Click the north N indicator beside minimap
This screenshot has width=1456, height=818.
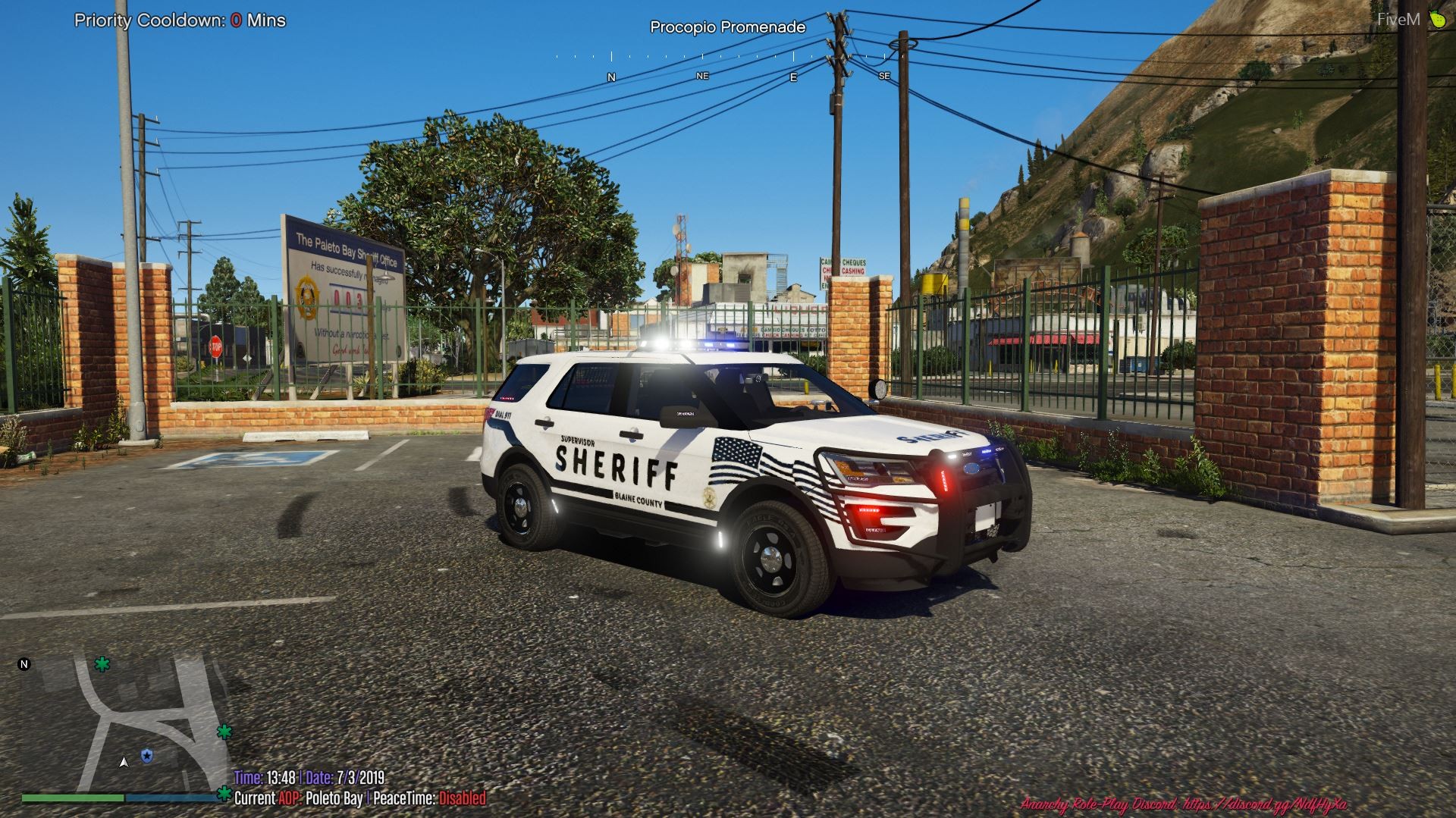pyautogui.click(x=24, y=665)
